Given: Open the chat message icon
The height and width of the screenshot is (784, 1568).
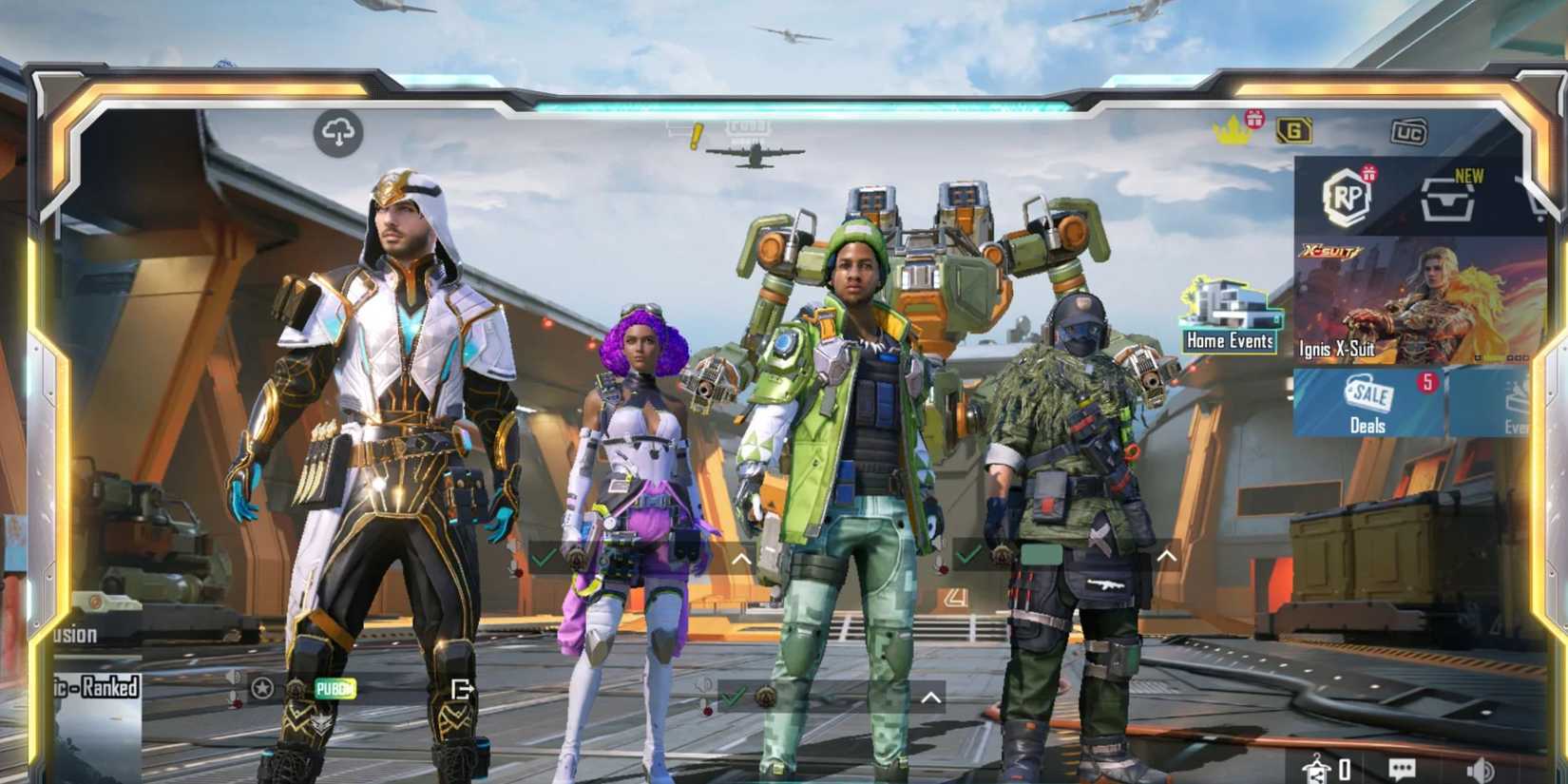Looking at the screenshot, I should pos(1401,768).
